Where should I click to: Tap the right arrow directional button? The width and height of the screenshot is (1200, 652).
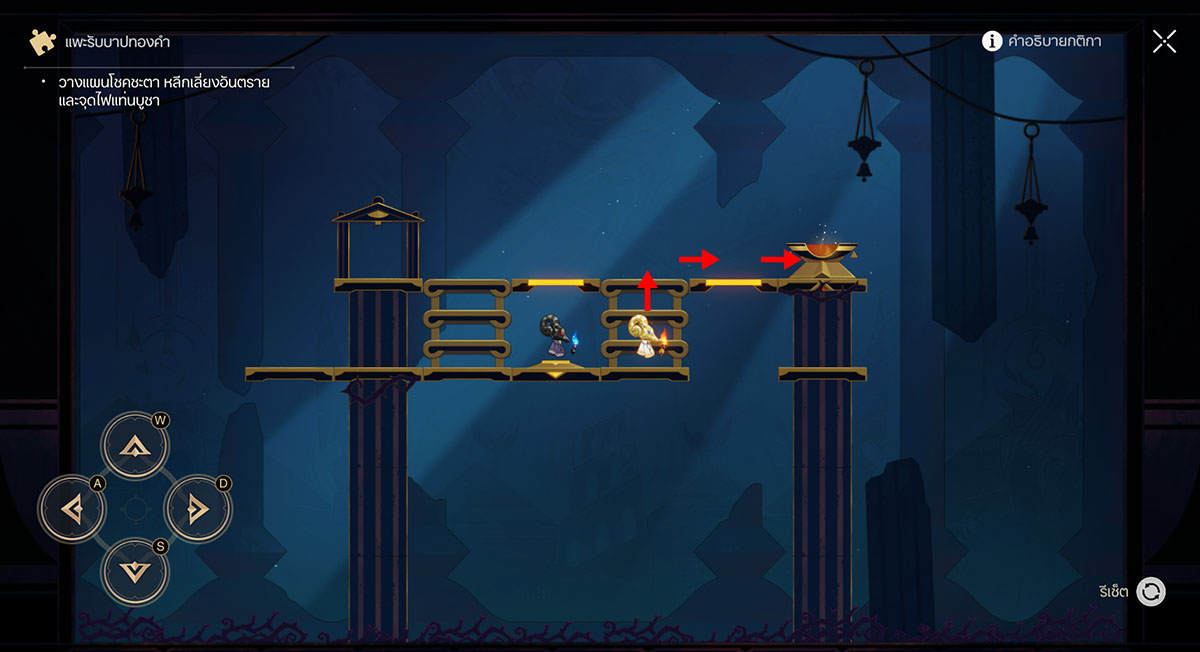click(197, 509)
